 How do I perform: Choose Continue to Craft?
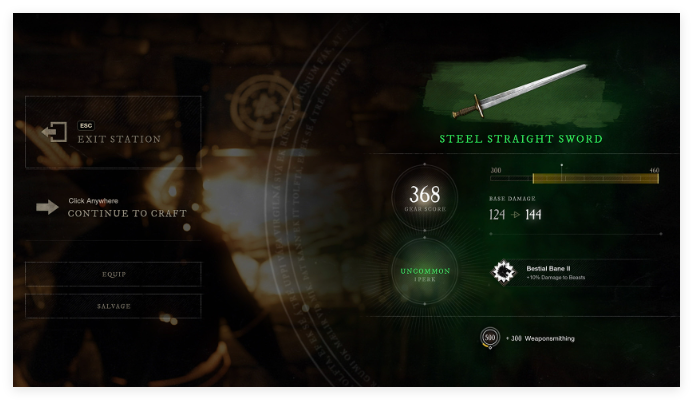126,208
